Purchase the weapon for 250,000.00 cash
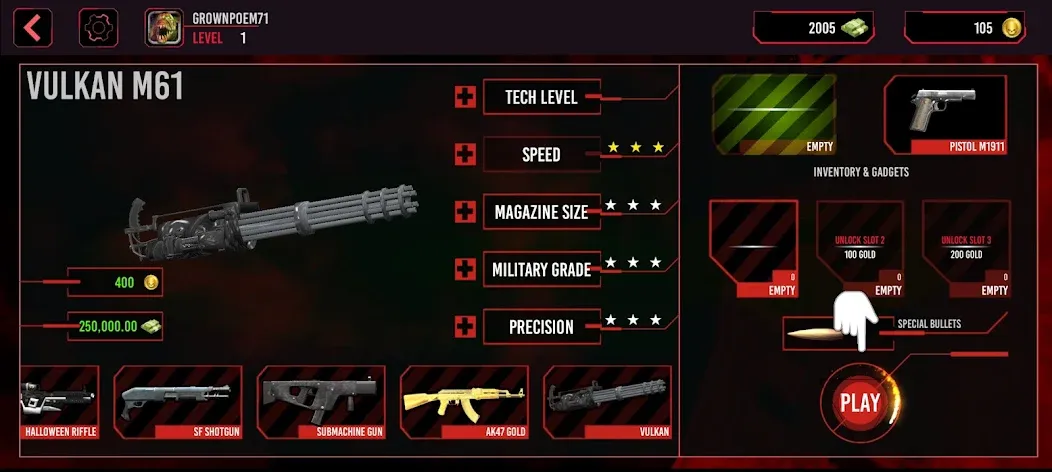This screenshot has width=1052, height=472. [x=116, y=326]
